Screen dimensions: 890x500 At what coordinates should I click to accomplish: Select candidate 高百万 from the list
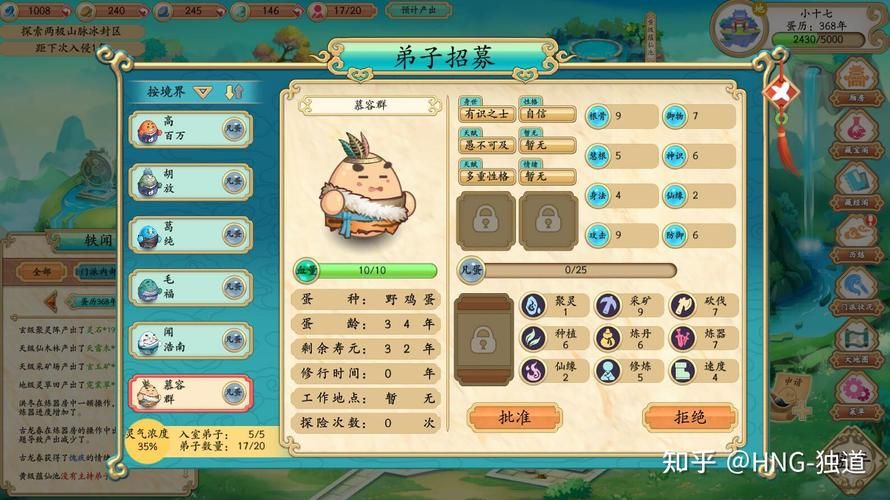190,130
